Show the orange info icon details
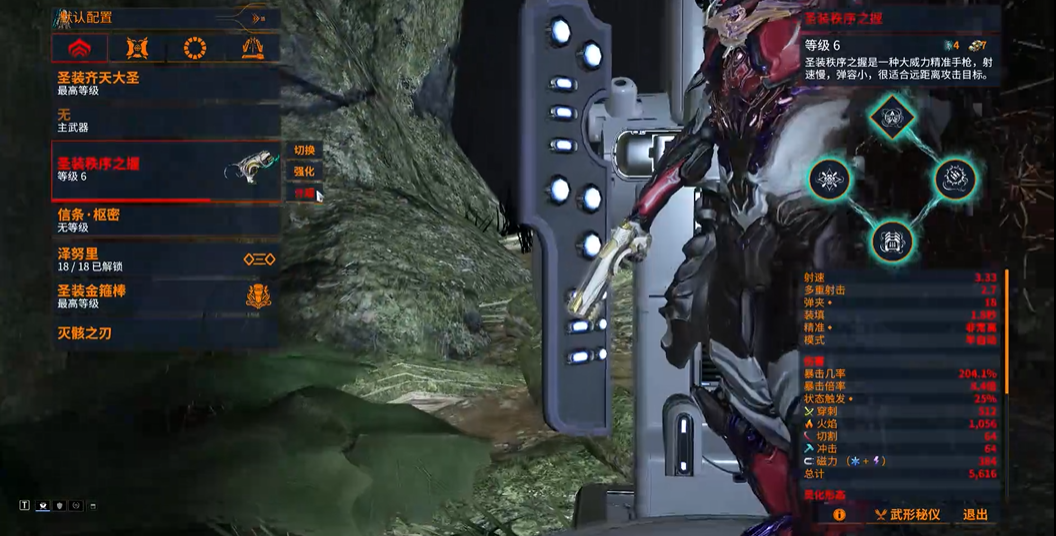1056x536 pixels. [839, 515]
